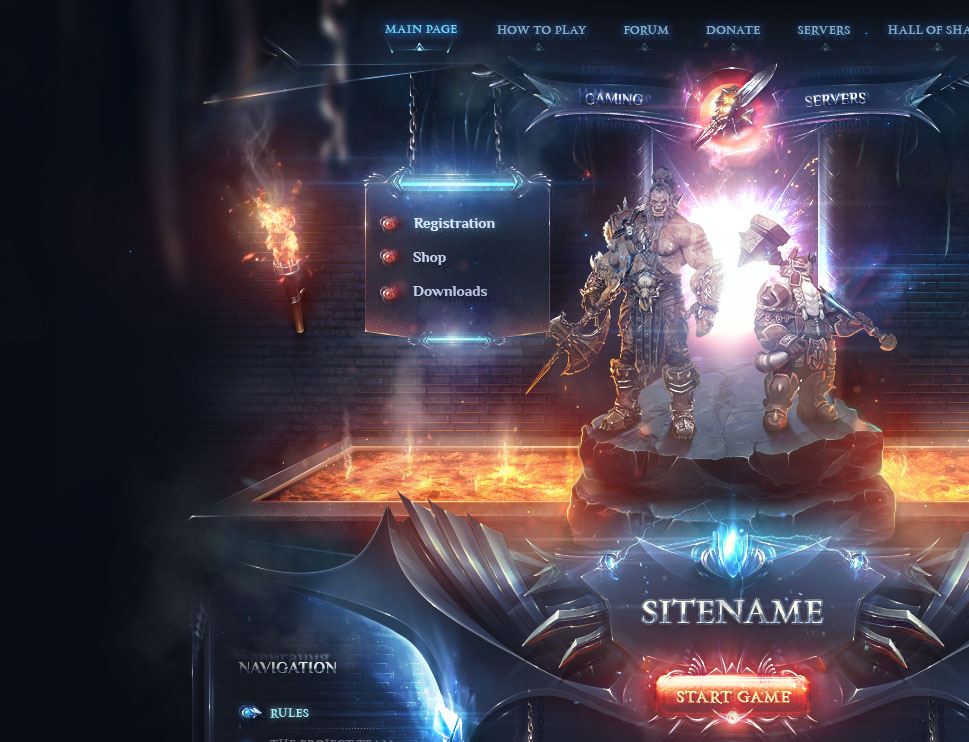The height and width of the screenshot is (742, 969).
Task: Open the Registration menu entry
Action: pyautogui.click(x=453, y=224)
